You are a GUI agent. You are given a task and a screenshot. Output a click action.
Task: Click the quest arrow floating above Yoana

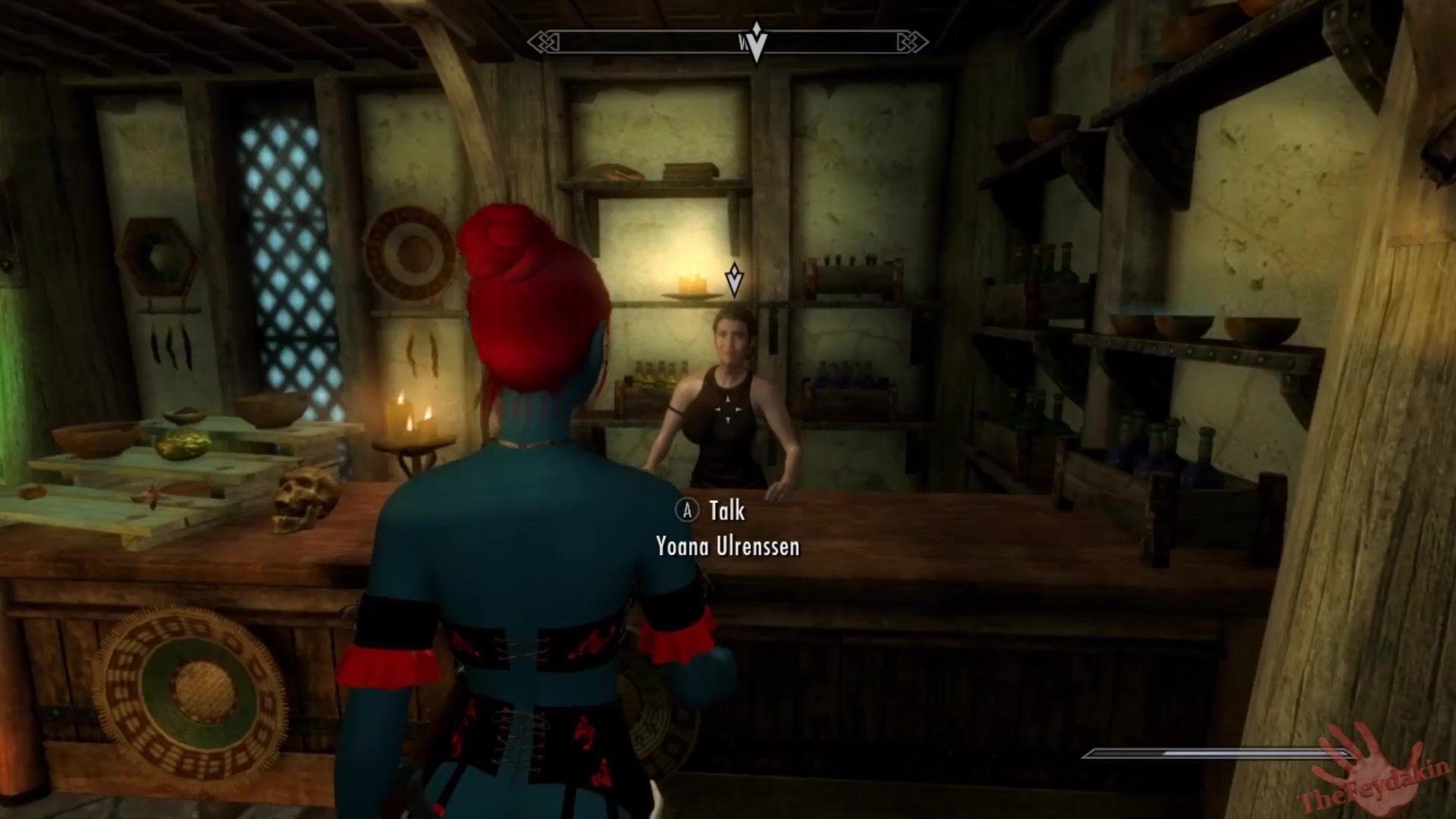click(734, 279)
